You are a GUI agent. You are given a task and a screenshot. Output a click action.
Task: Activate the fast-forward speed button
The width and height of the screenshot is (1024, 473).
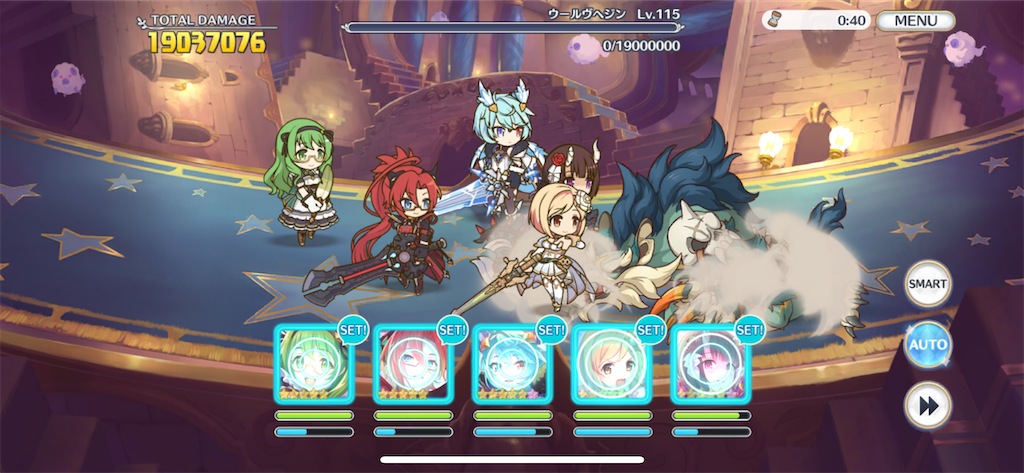pyautogui.click(x=927, y=405)
